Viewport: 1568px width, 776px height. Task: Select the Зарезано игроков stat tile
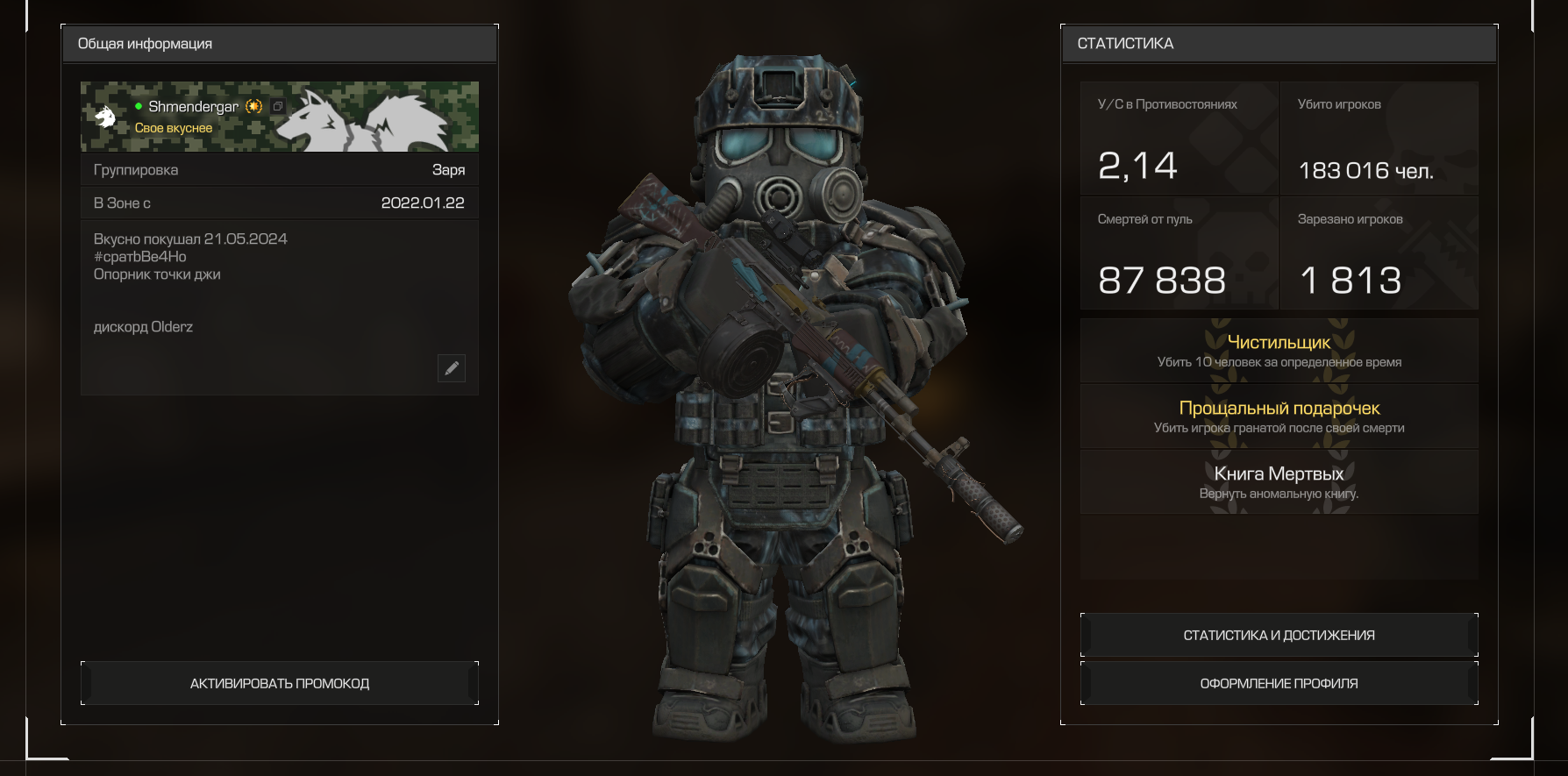pos(1379,253)
